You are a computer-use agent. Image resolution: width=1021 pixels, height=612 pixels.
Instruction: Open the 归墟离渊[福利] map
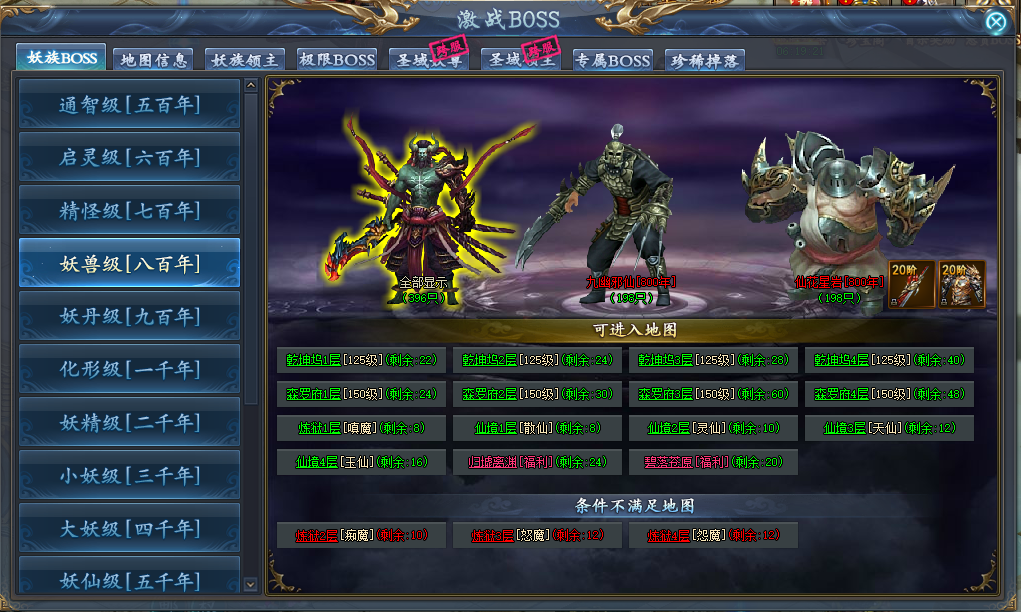coord(539,462)
